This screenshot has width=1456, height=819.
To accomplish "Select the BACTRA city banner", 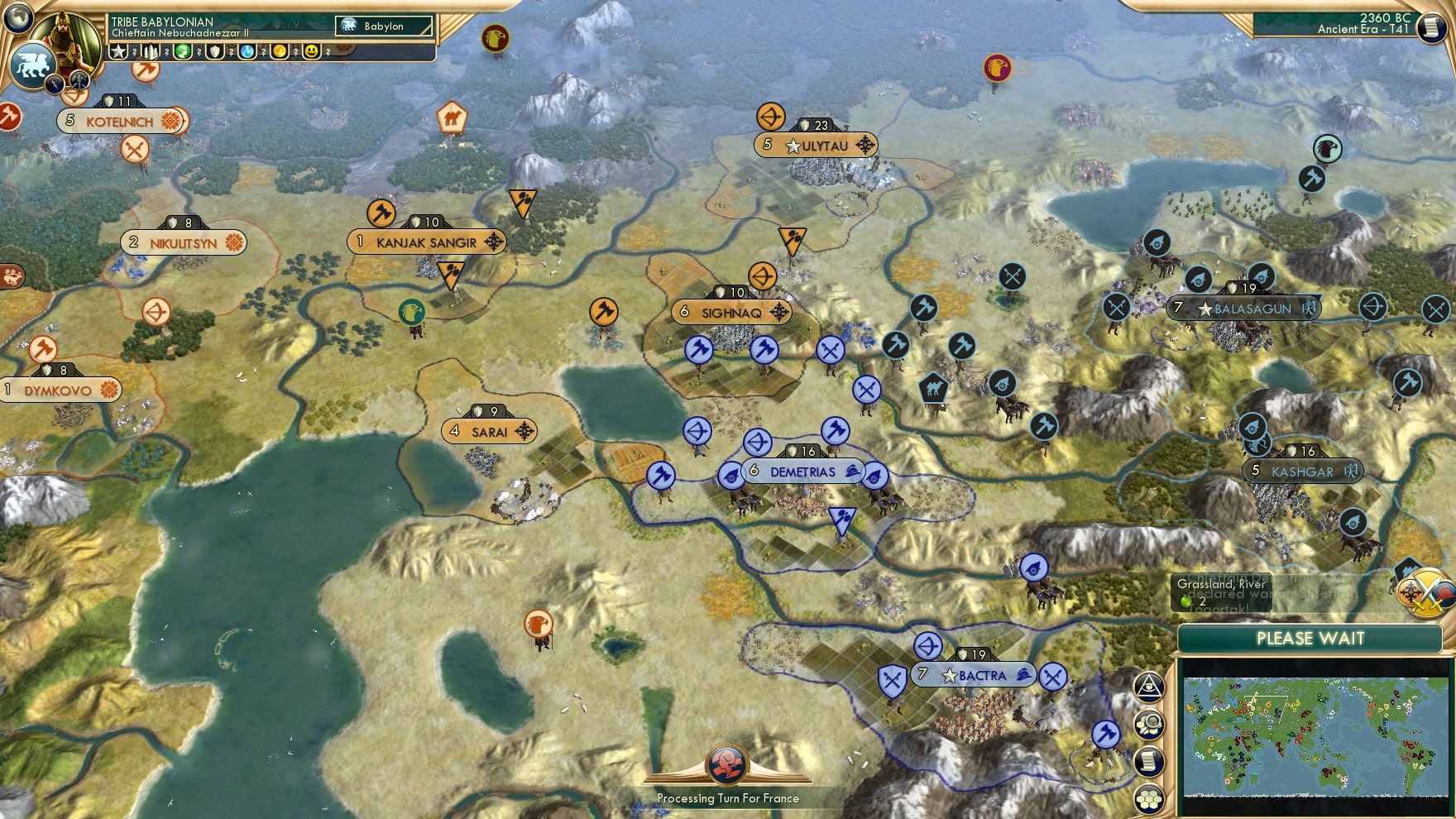I will [975, 675].
